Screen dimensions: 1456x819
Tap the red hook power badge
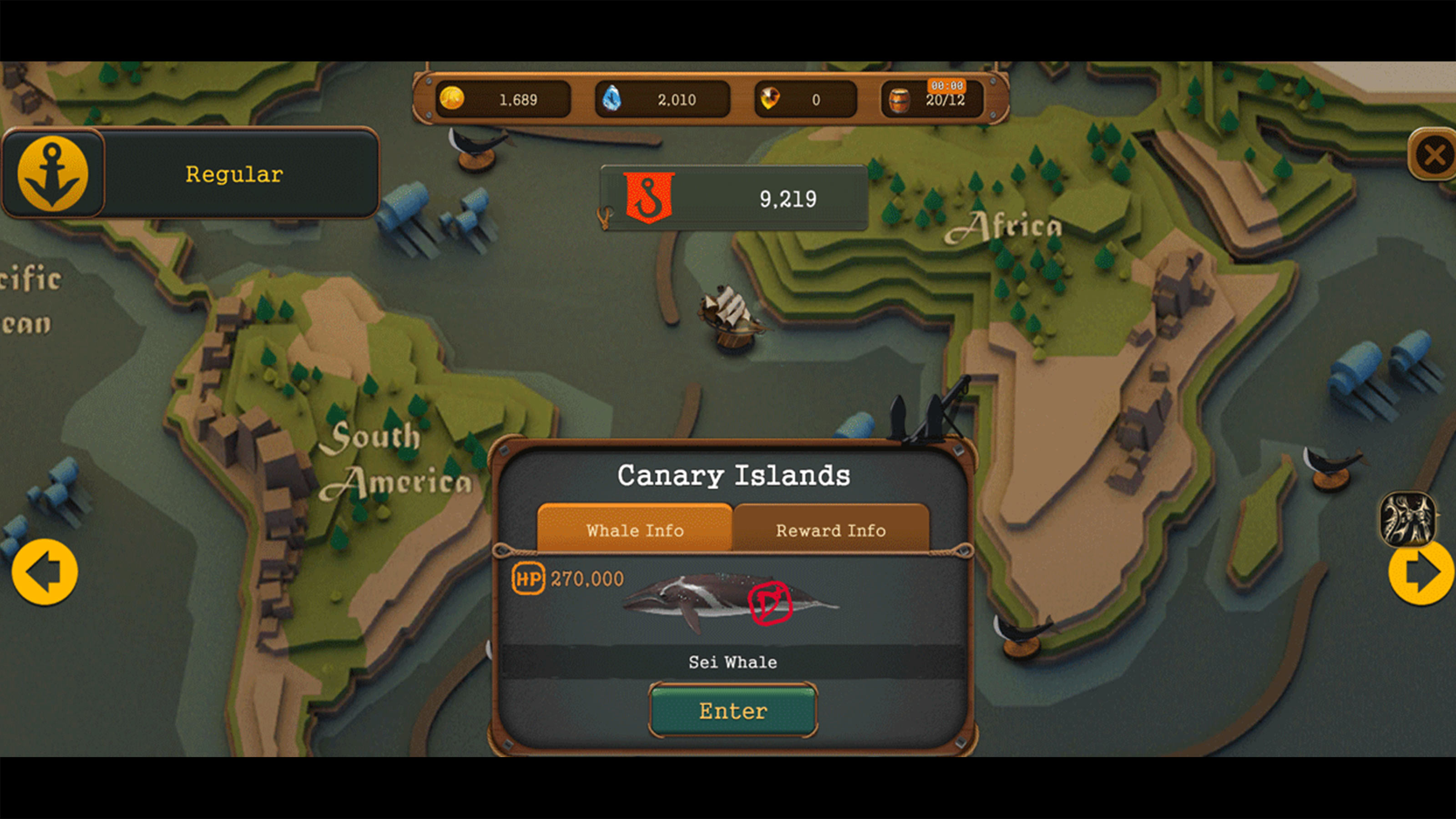pyautogui.click(x=649, y=197)
